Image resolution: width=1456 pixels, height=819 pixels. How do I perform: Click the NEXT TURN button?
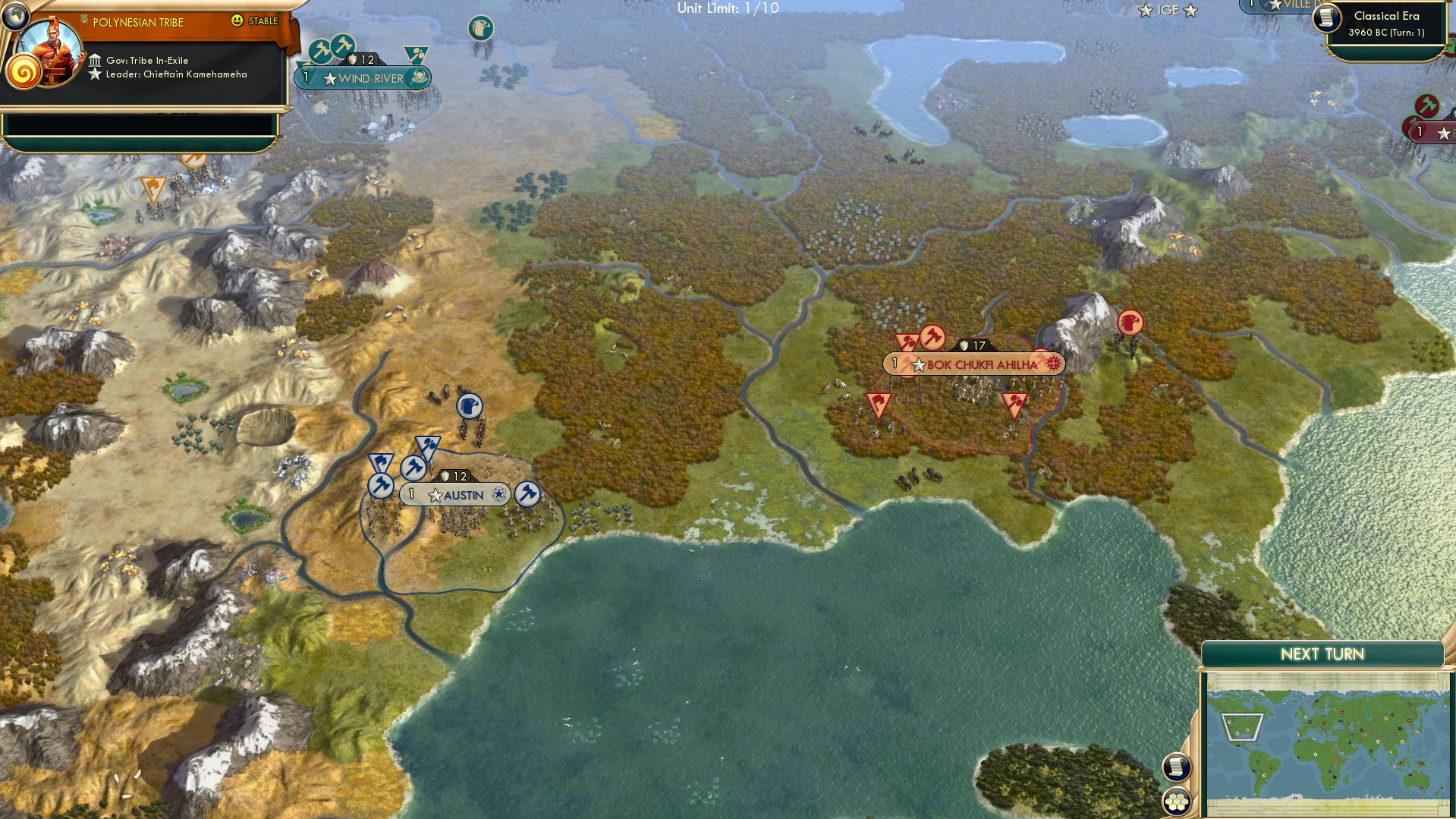click(1324, 652)
